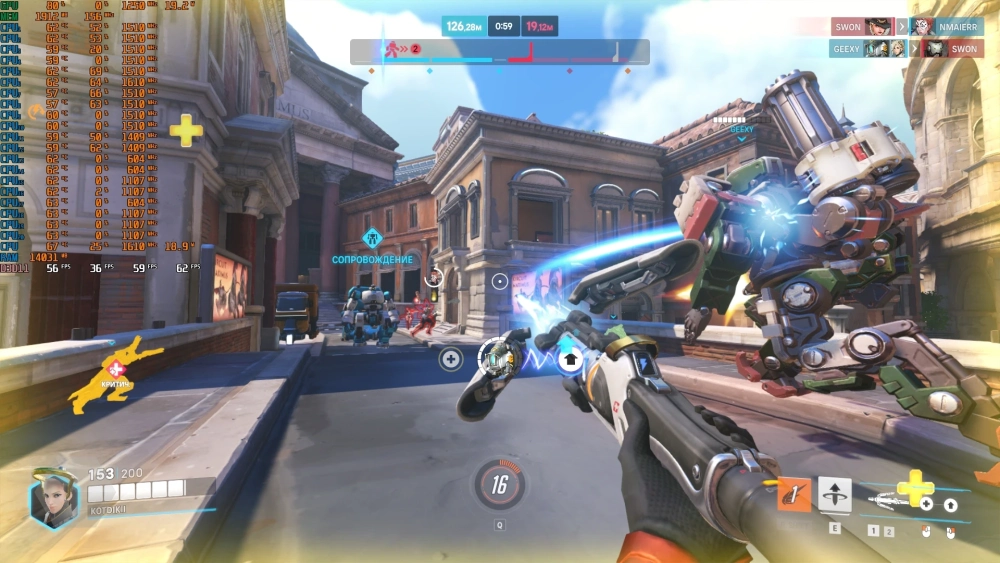Trigger the white Resurrect ability icon
The width and height of the screenshot is (1000, 563).
[835, 494]
